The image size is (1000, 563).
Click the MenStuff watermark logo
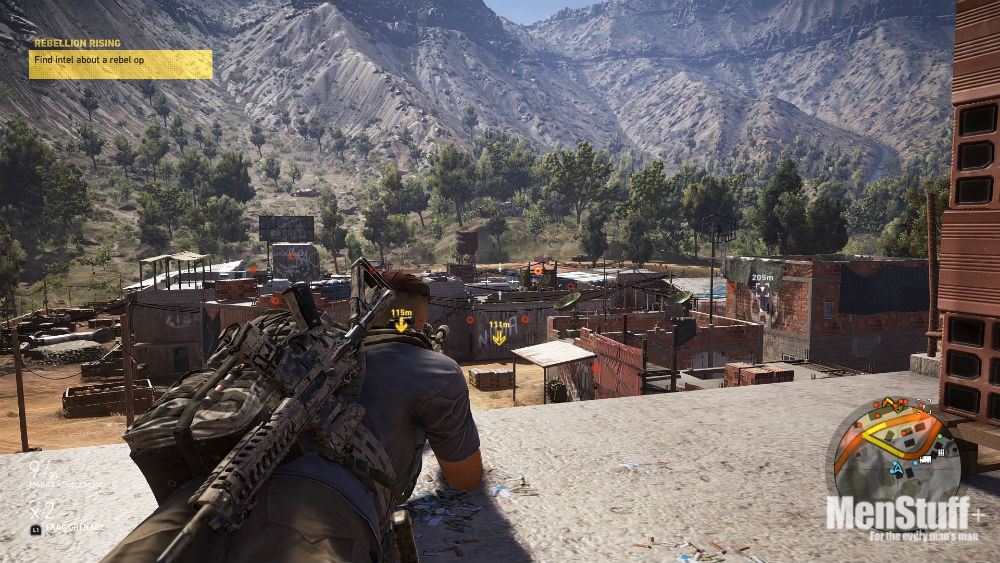[904, 516]
